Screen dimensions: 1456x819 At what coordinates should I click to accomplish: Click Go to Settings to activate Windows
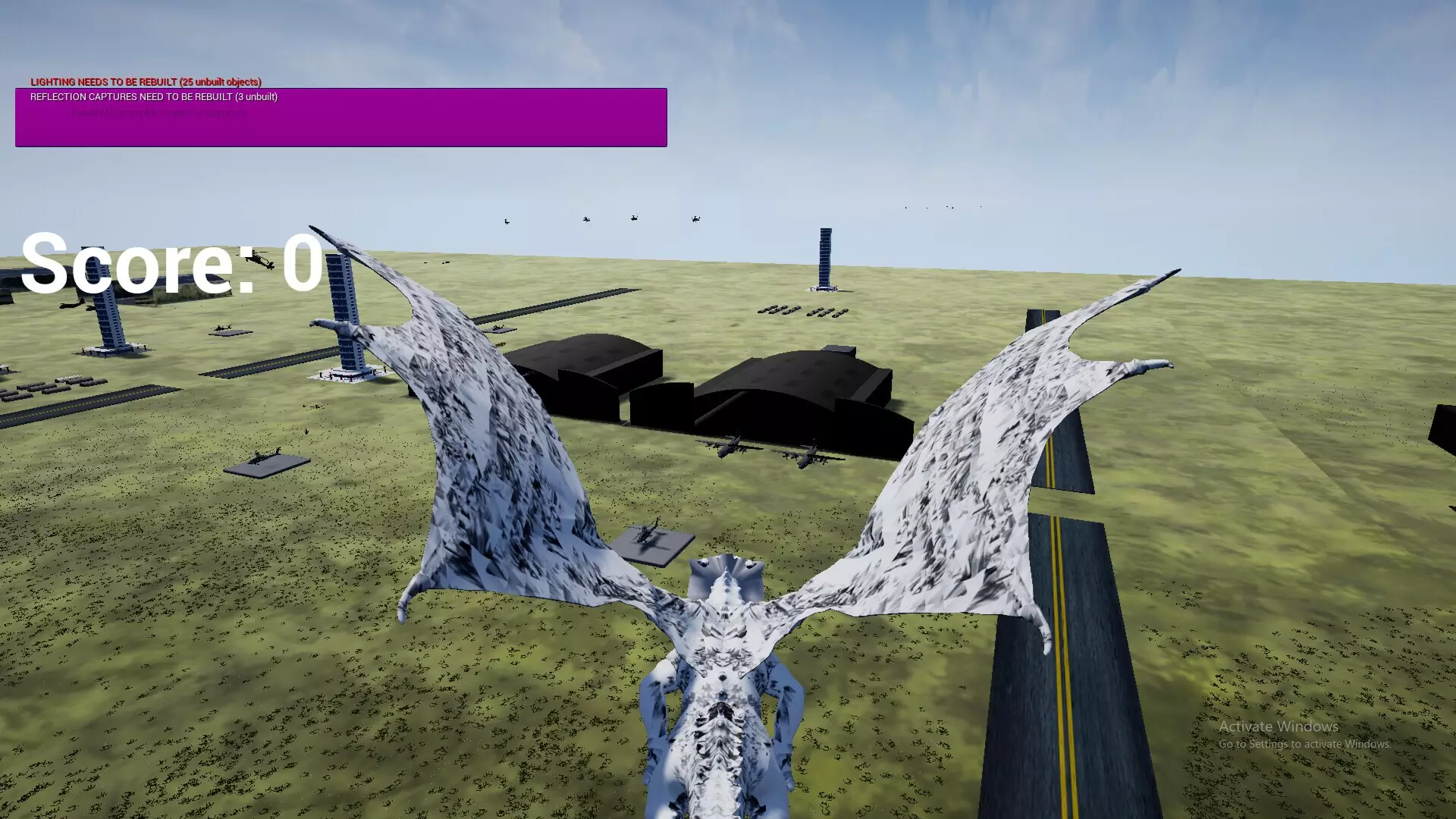tap(1305, 745)
